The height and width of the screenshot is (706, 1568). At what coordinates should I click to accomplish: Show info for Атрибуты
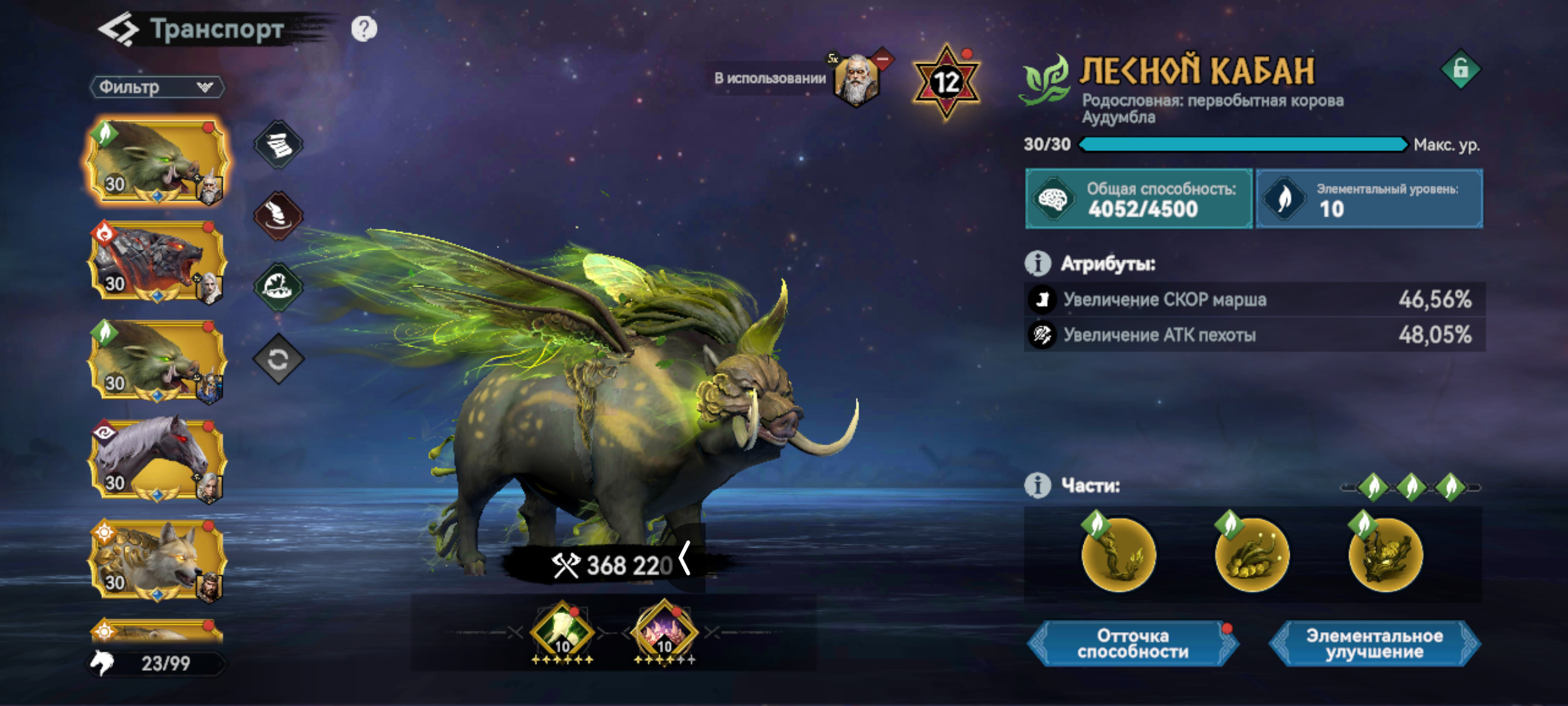(1037, 263)
